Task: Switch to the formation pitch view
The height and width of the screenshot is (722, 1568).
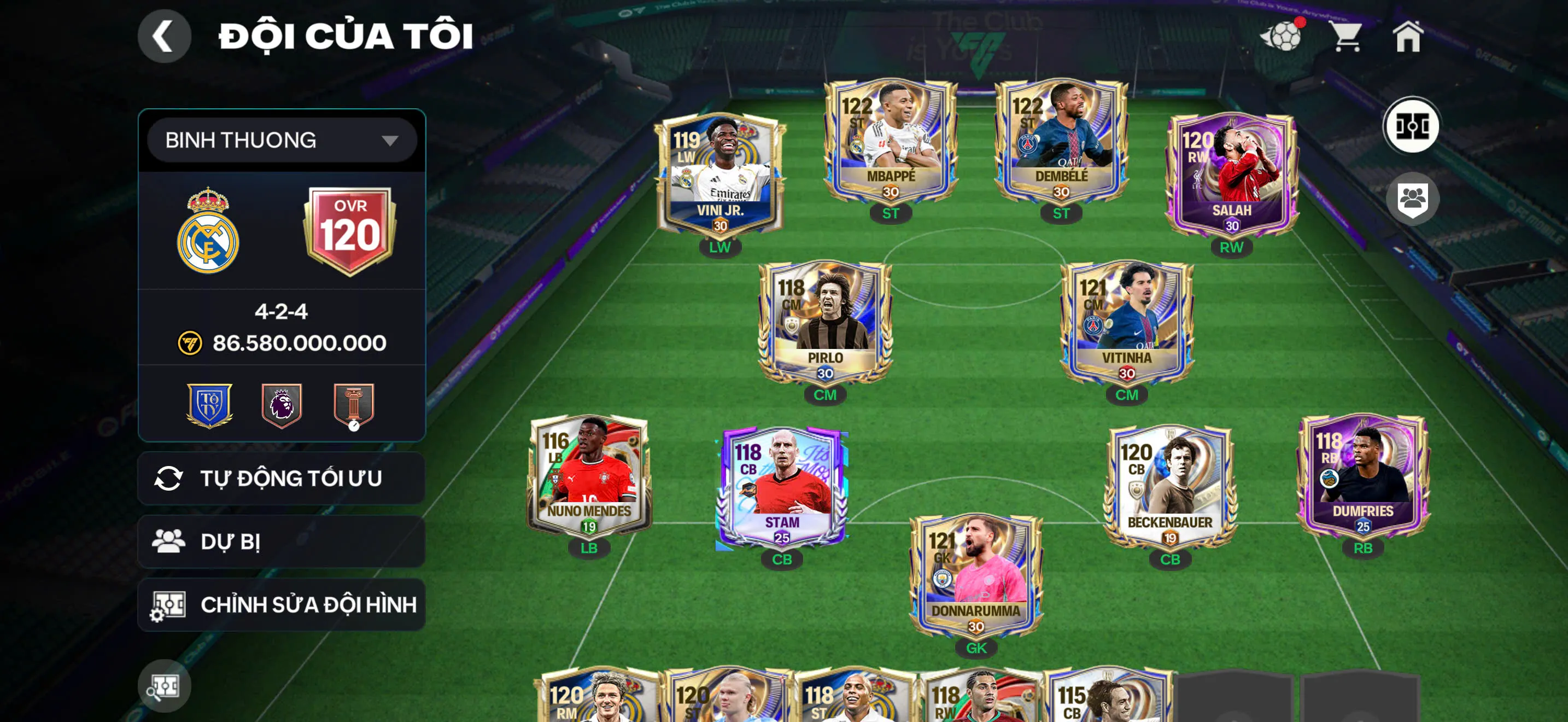Action: [x=1412, y=127]
